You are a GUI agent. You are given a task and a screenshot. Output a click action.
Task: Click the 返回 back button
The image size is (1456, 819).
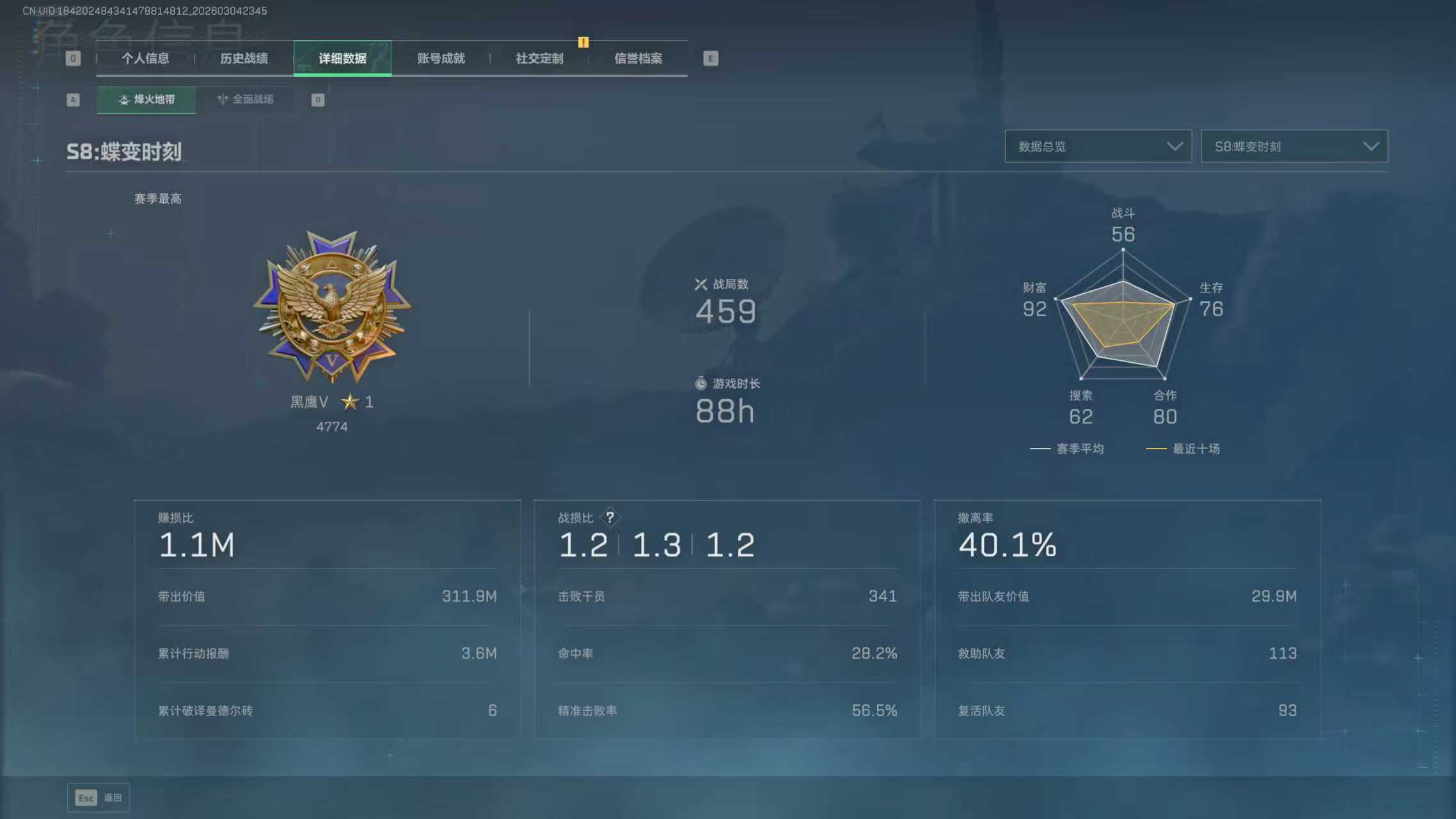point(99,798)
